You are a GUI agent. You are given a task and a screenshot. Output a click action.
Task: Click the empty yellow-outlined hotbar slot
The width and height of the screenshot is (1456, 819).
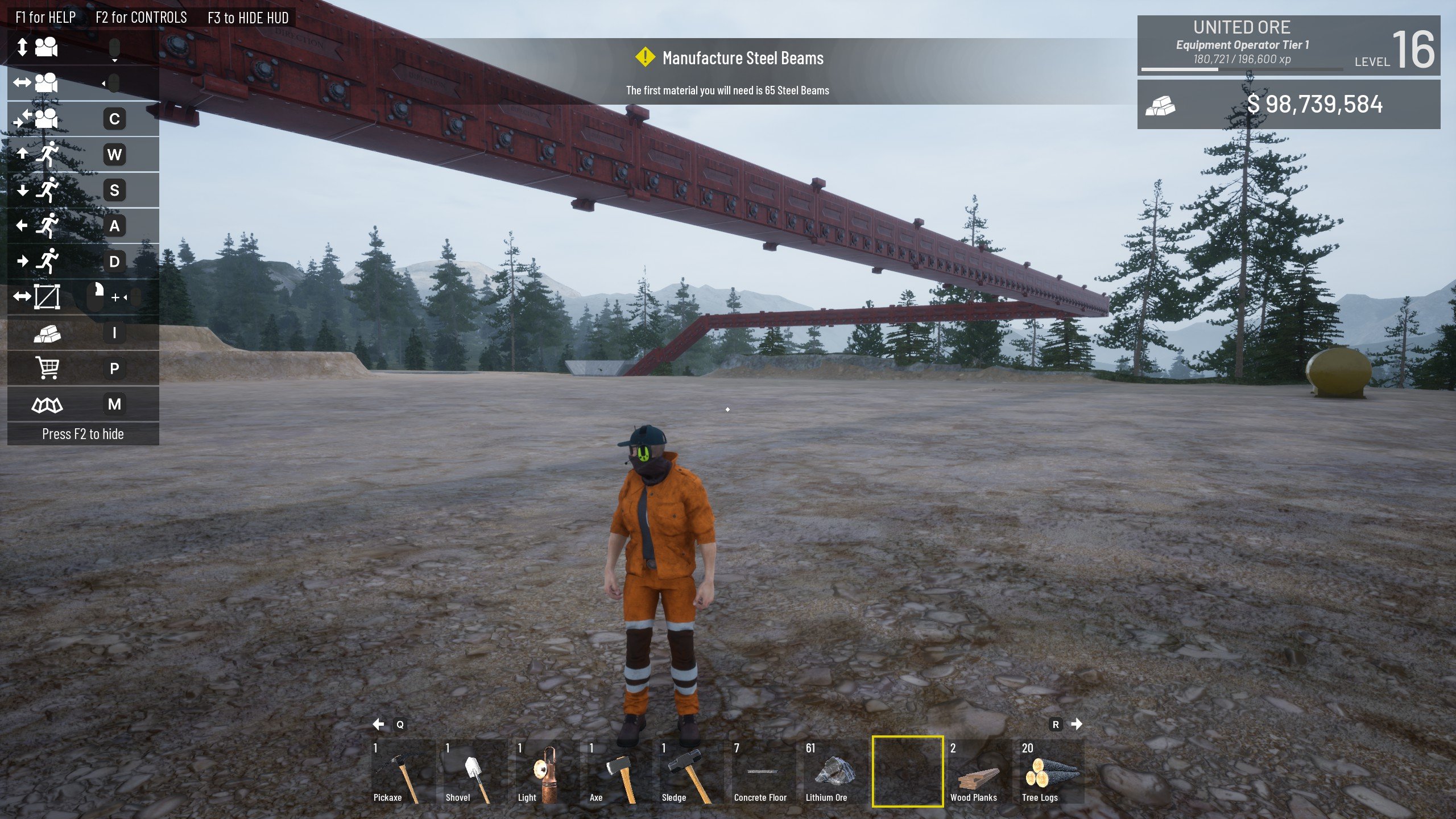pyautogui.click(x=907, y=772)
